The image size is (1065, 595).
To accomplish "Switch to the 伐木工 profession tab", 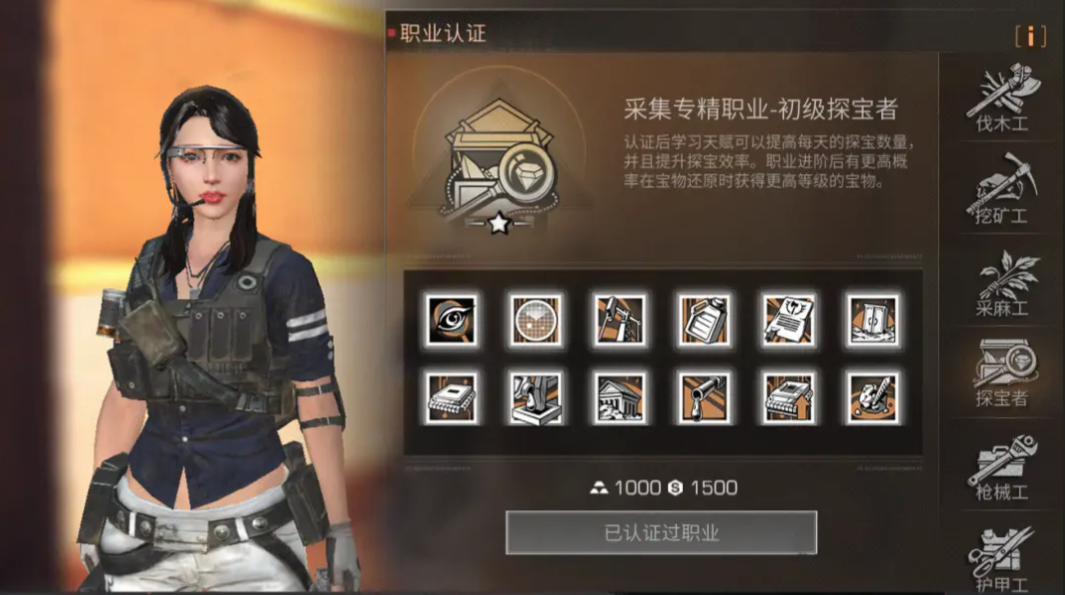I will (x=1003, y=100).
